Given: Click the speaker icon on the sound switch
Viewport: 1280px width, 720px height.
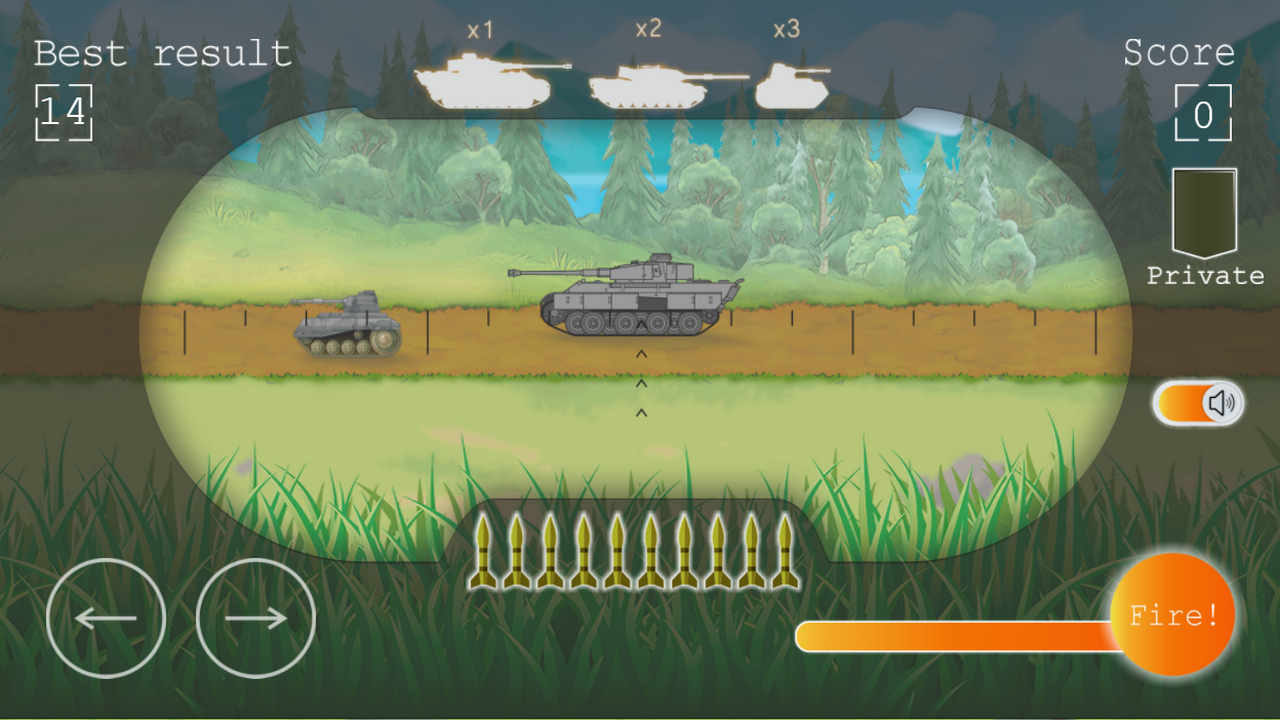Looking at the screenshot, I should click(x=1222, y=401).
